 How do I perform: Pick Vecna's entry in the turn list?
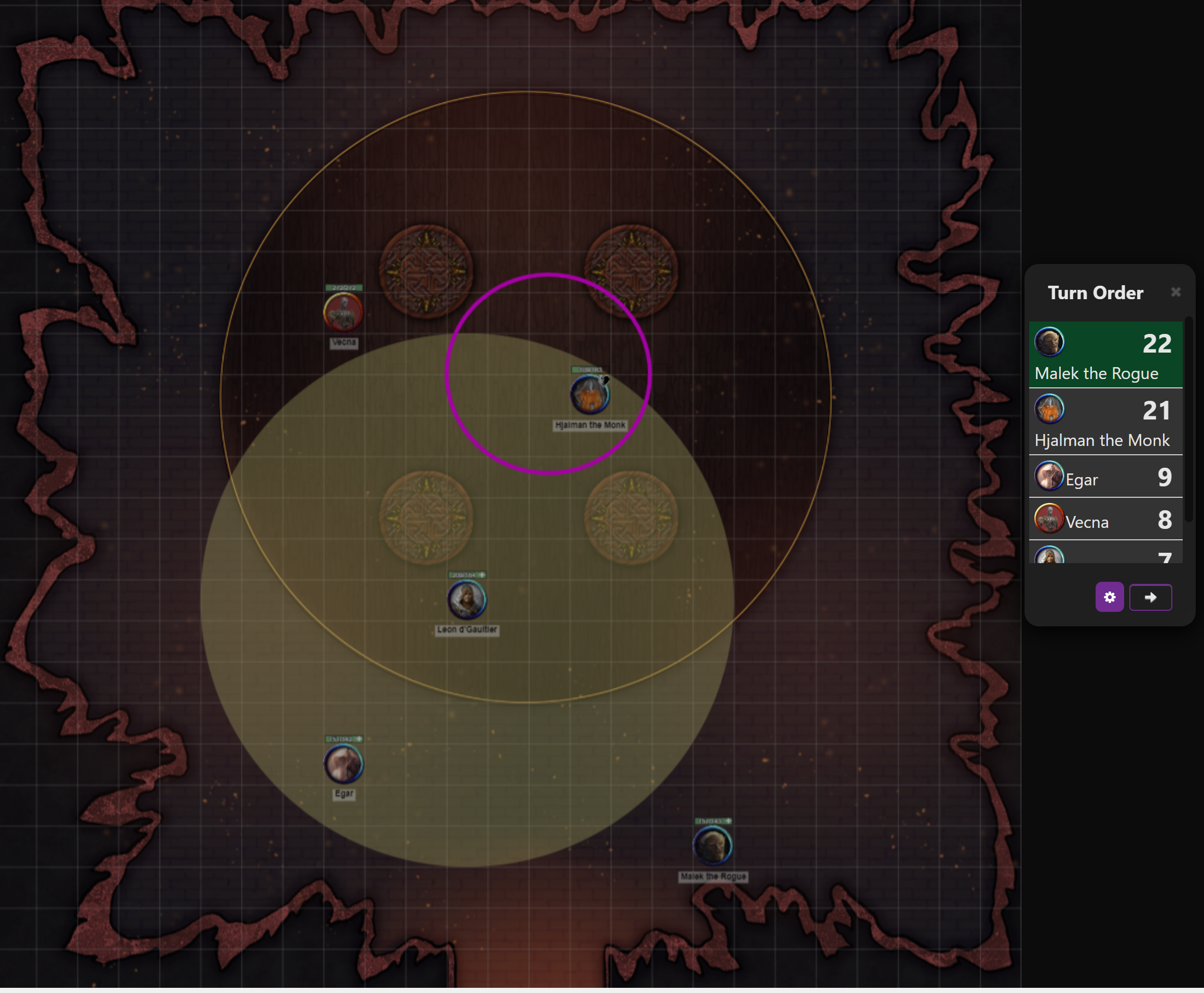(x=1105, y=520)
